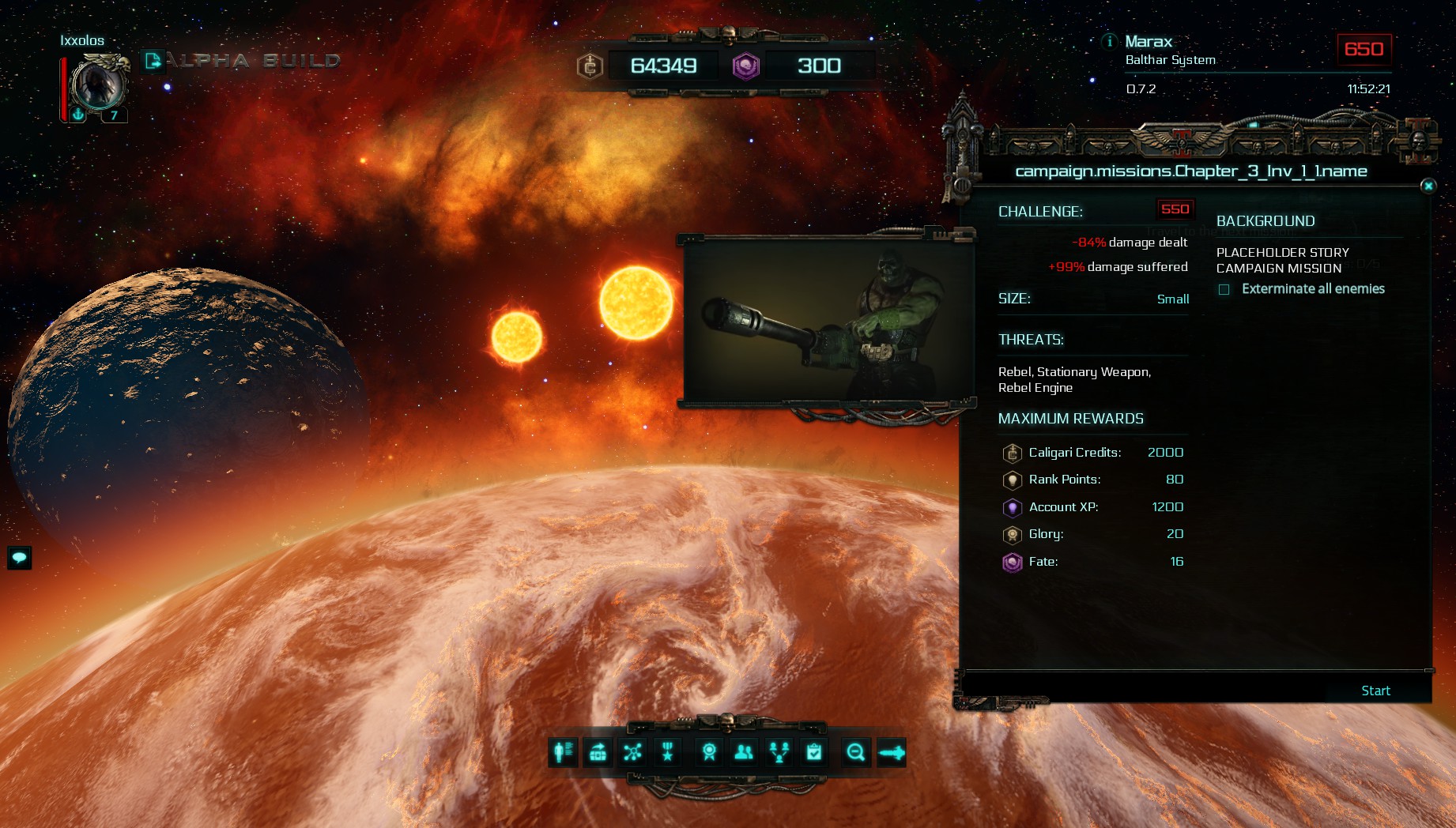Show the medal with star icon

[x=668, y=752]
